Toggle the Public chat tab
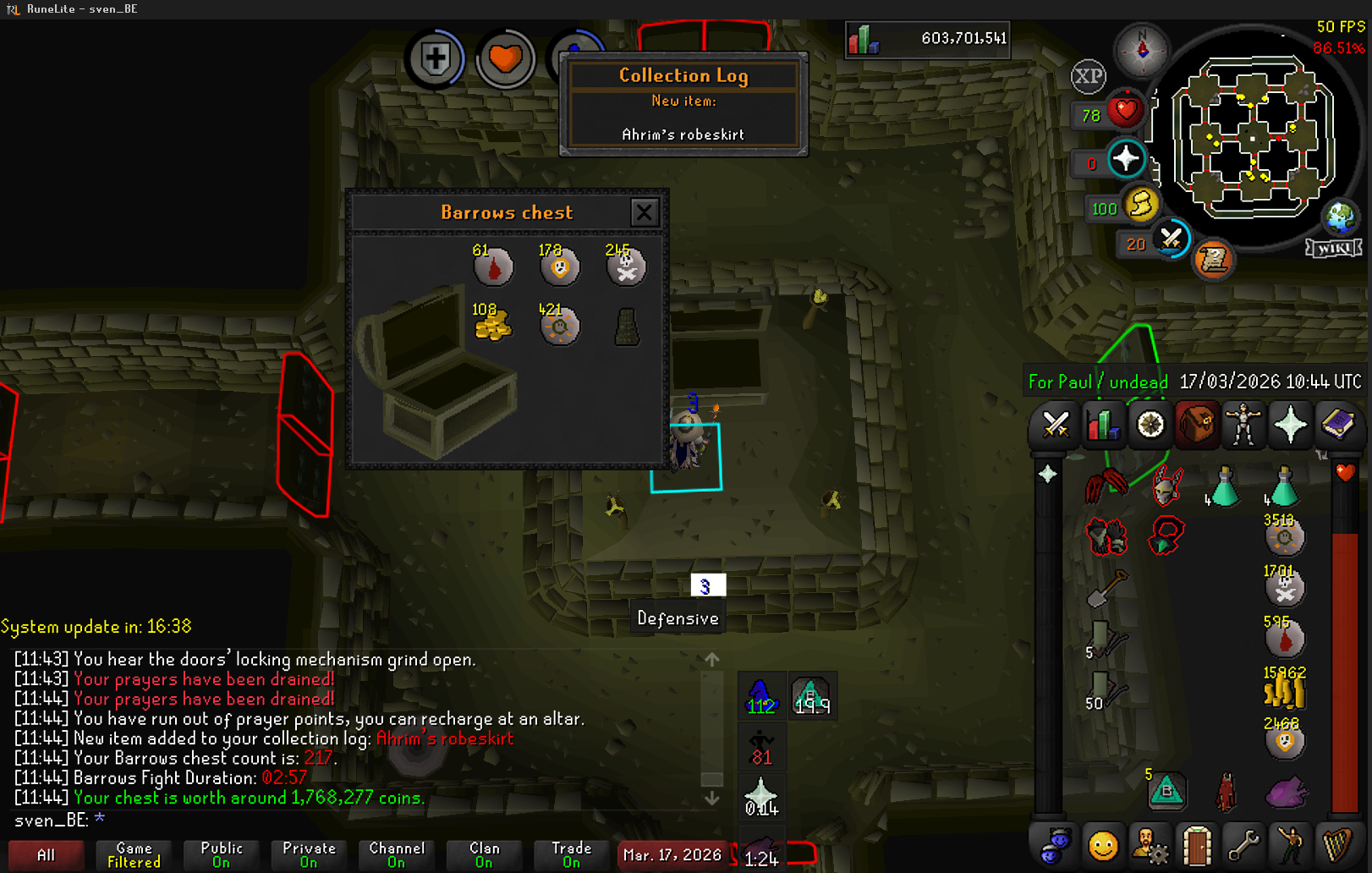 [222, 855]
